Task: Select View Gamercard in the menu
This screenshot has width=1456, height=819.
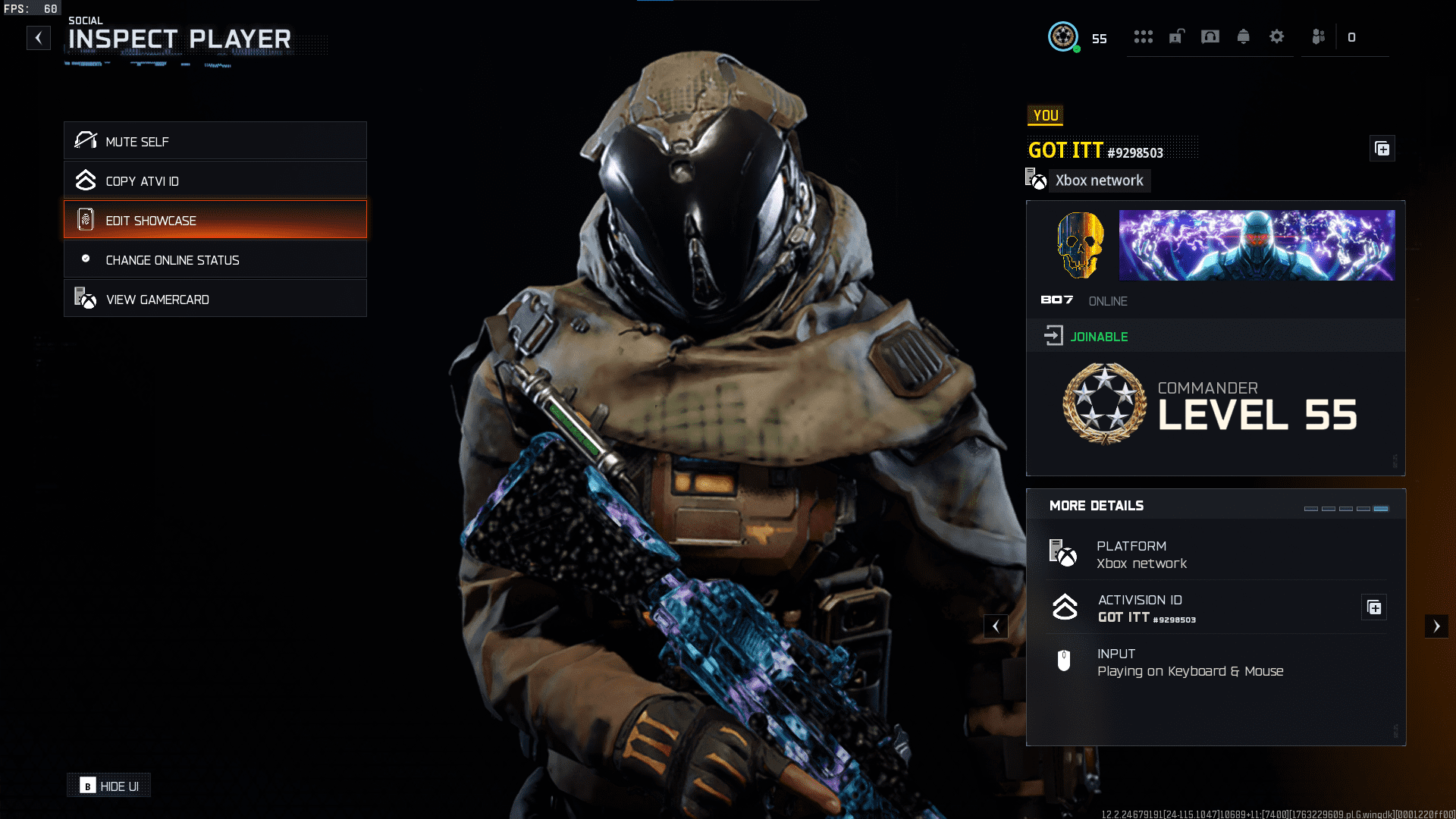Action: click(215, 299)
